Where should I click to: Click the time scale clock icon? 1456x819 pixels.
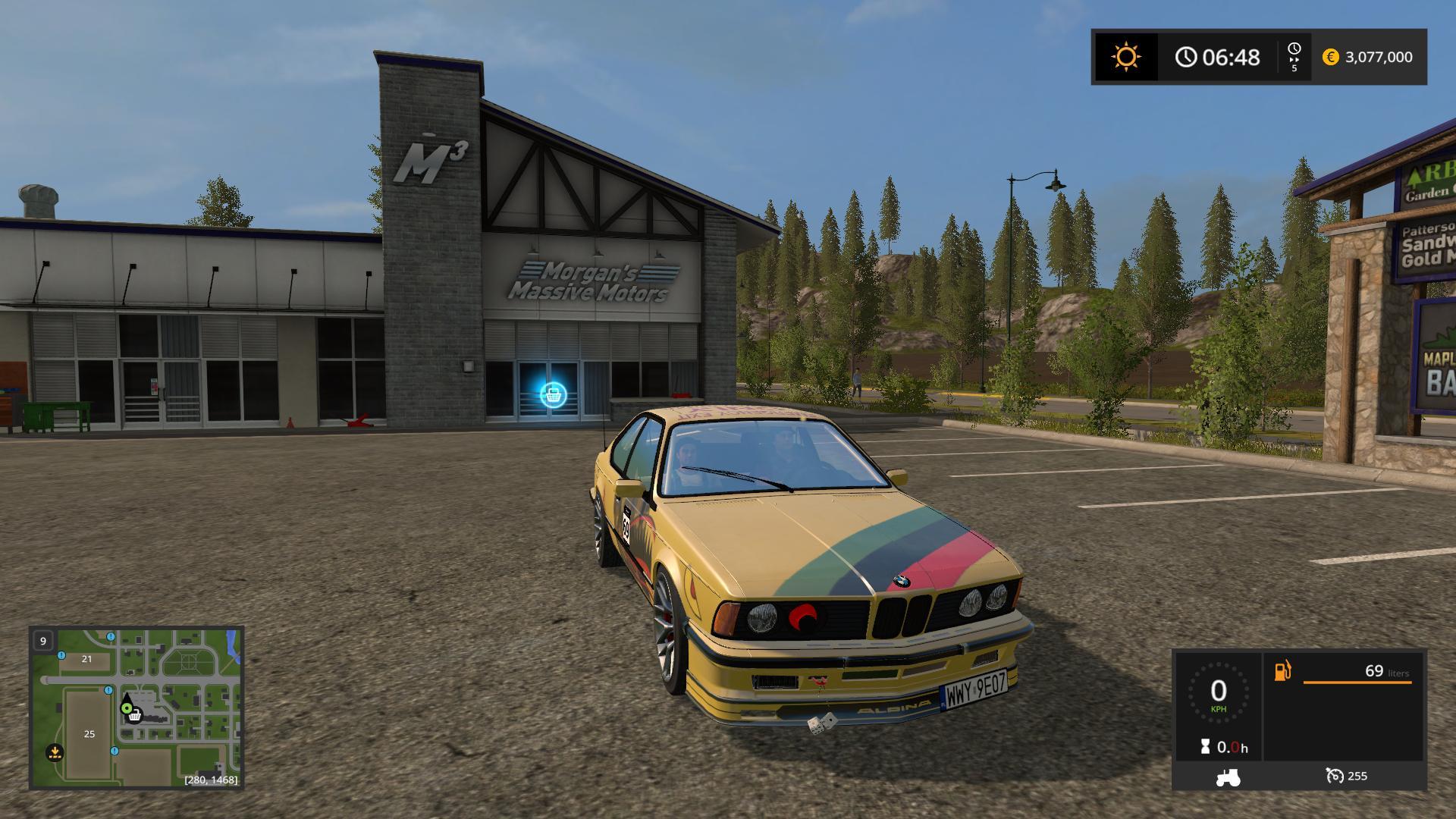point(1294,50)
